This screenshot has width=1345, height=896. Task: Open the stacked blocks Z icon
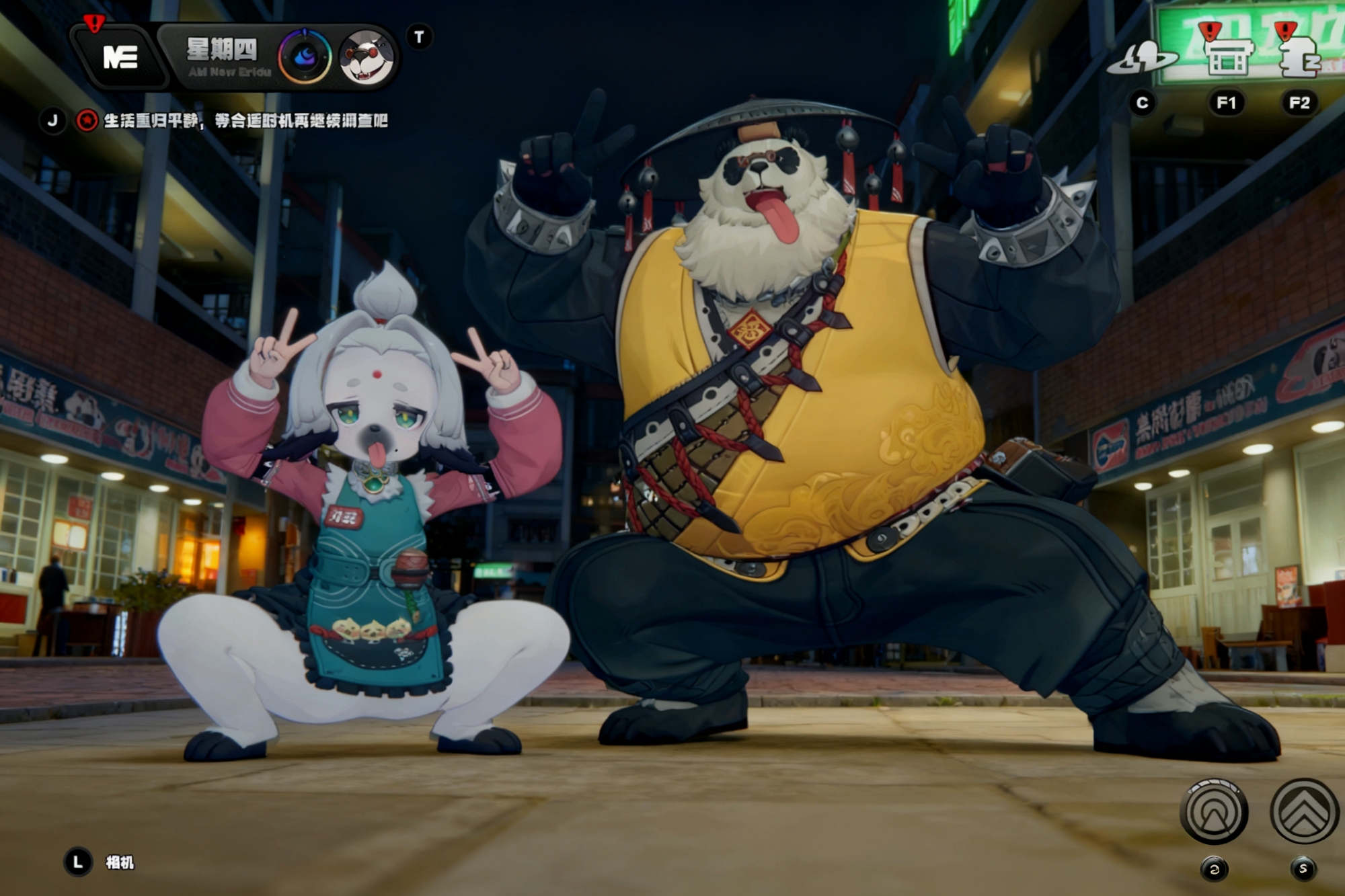coord(1299,57)
